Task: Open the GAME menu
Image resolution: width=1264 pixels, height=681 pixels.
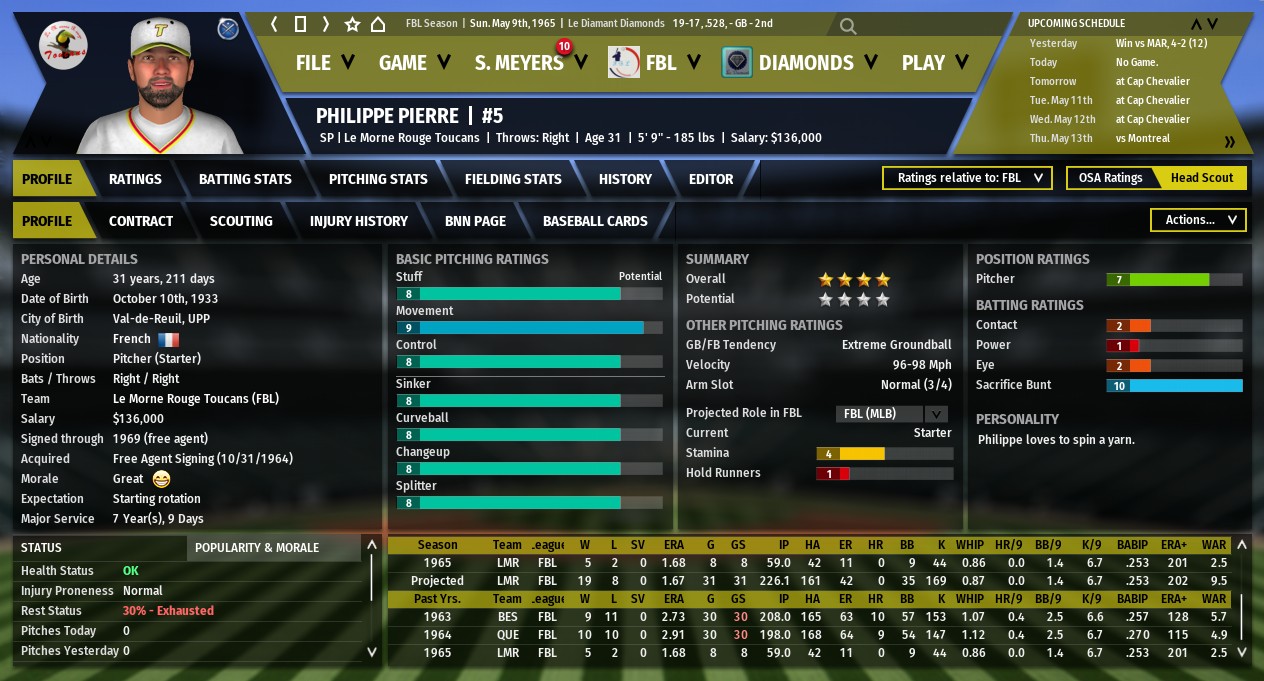Action: tap(415, 63)
